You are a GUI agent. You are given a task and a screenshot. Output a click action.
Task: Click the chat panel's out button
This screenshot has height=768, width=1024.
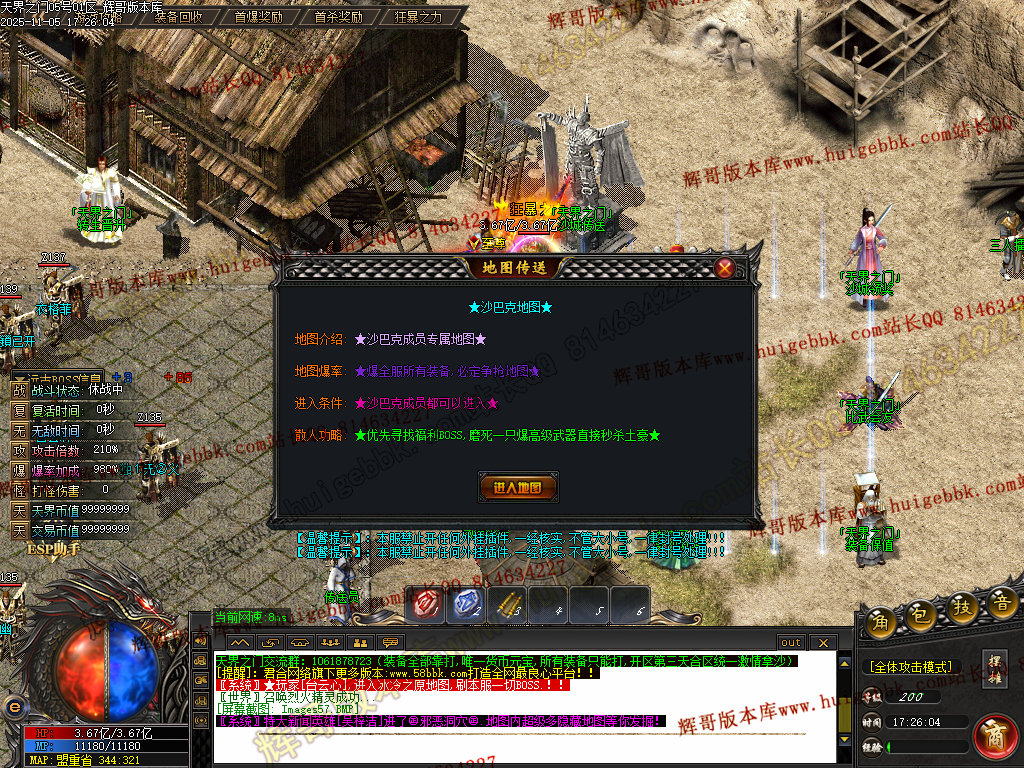coord(791,642)
